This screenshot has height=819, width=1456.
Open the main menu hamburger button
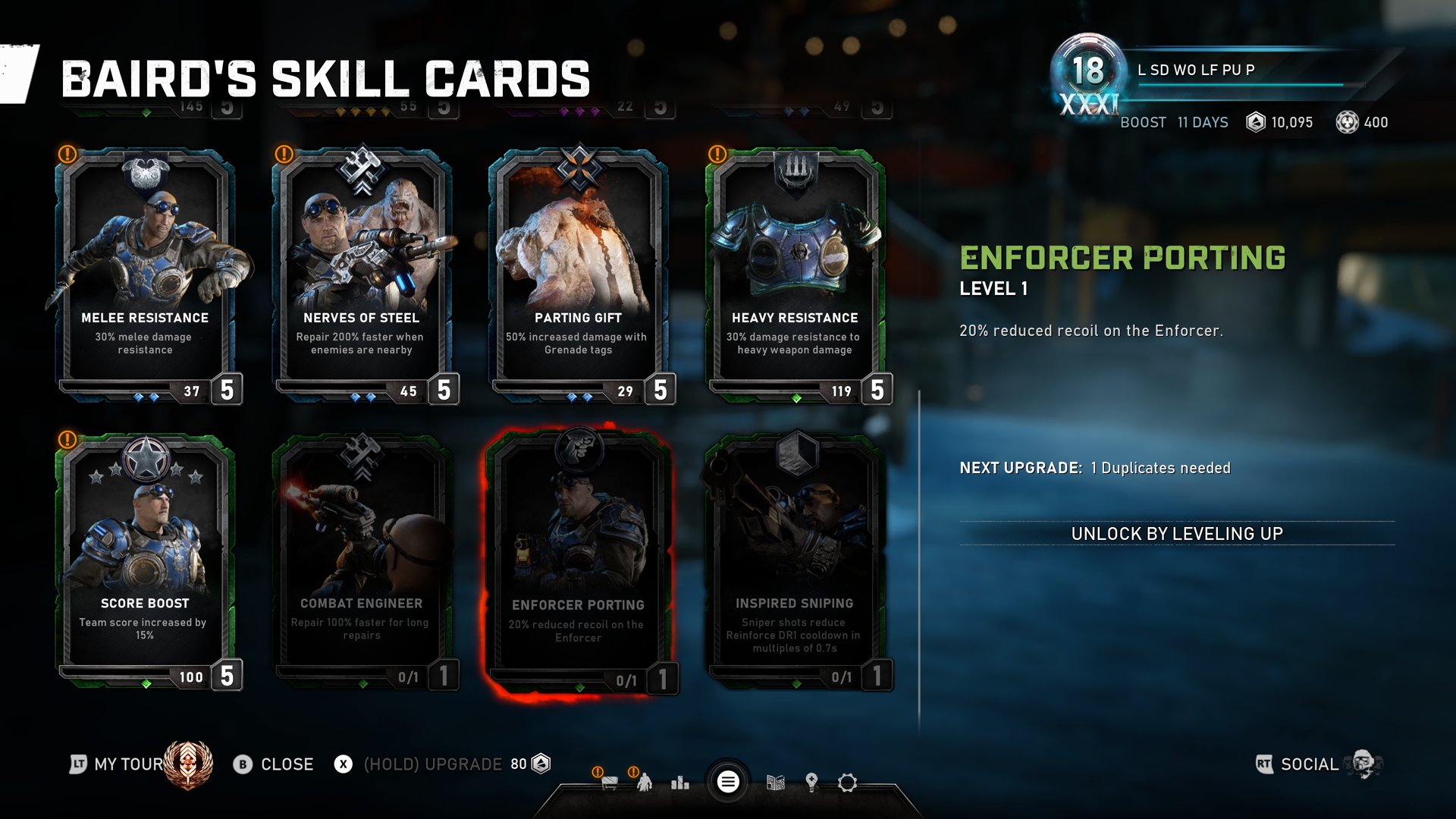pos(728,782)
